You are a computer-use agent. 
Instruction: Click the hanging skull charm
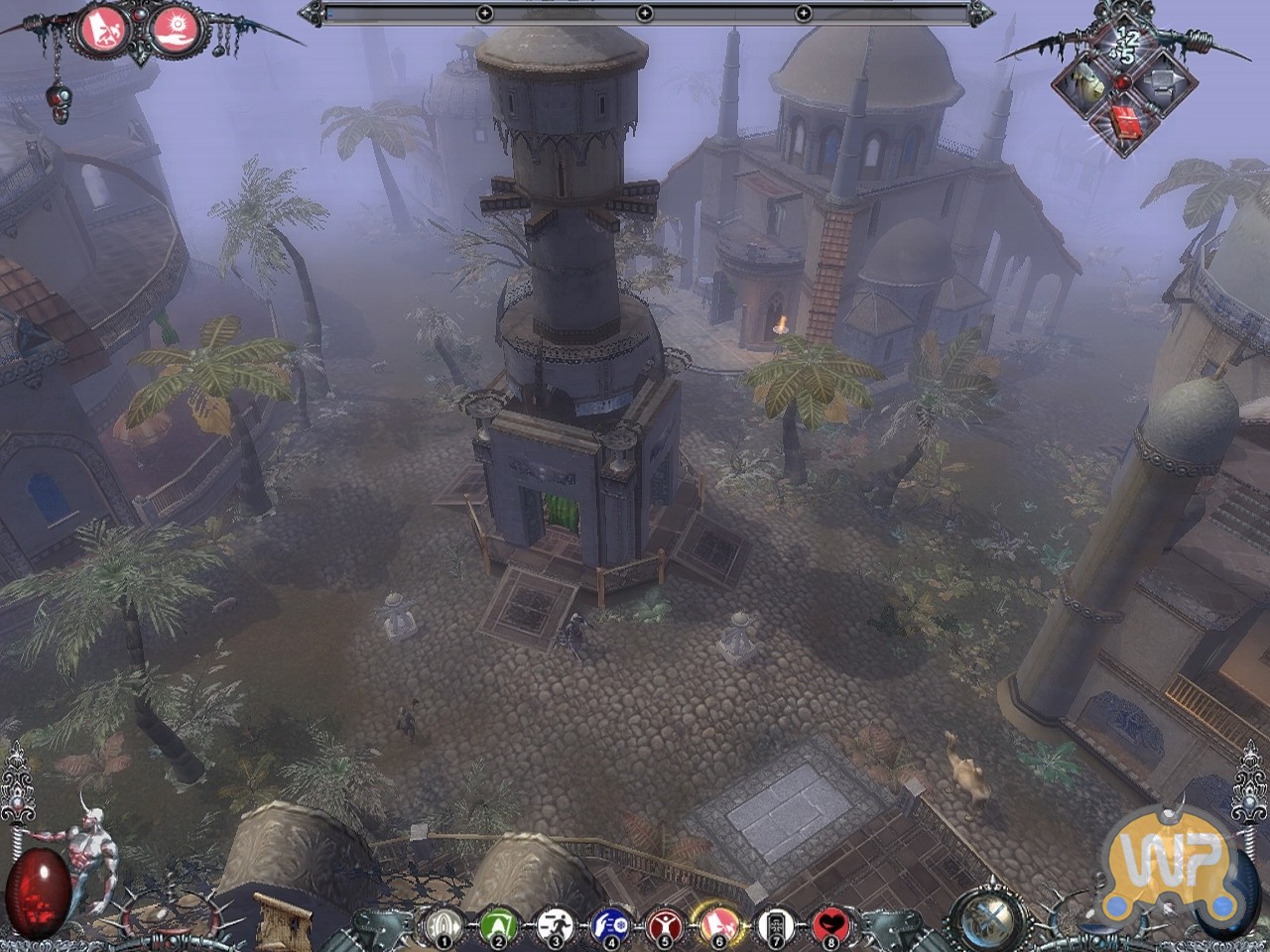point(58,102)
